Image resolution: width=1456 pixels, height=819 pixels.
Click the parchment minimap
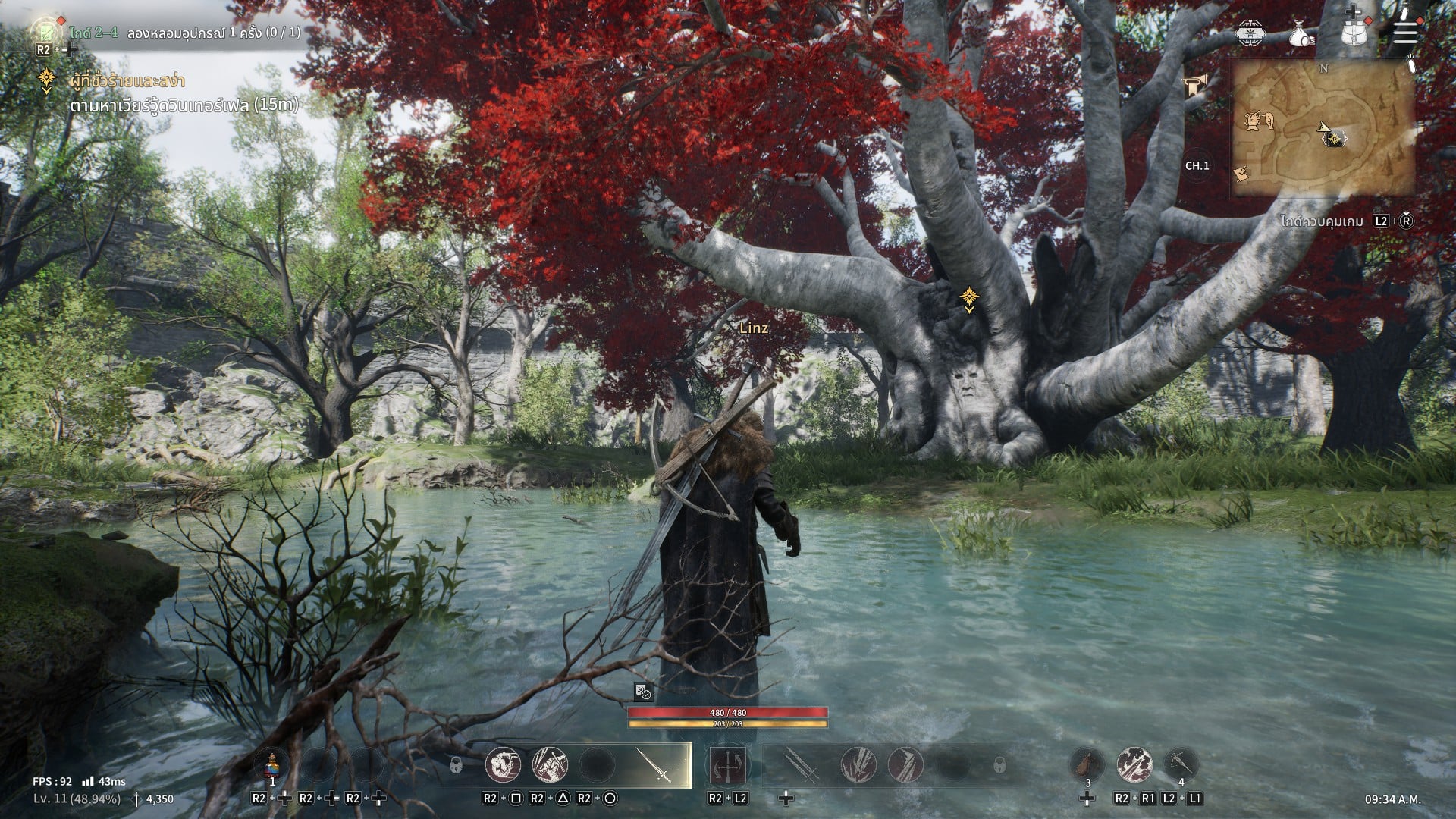[1323, 129]
